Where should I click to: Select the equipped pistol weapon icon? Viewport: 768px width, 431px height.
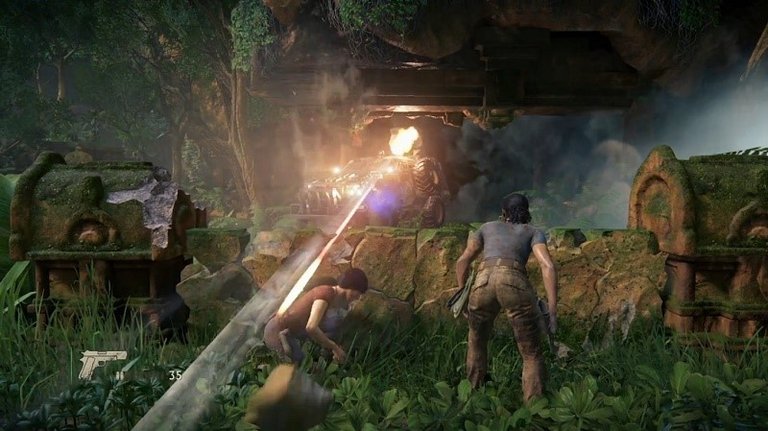click(102, 363)
